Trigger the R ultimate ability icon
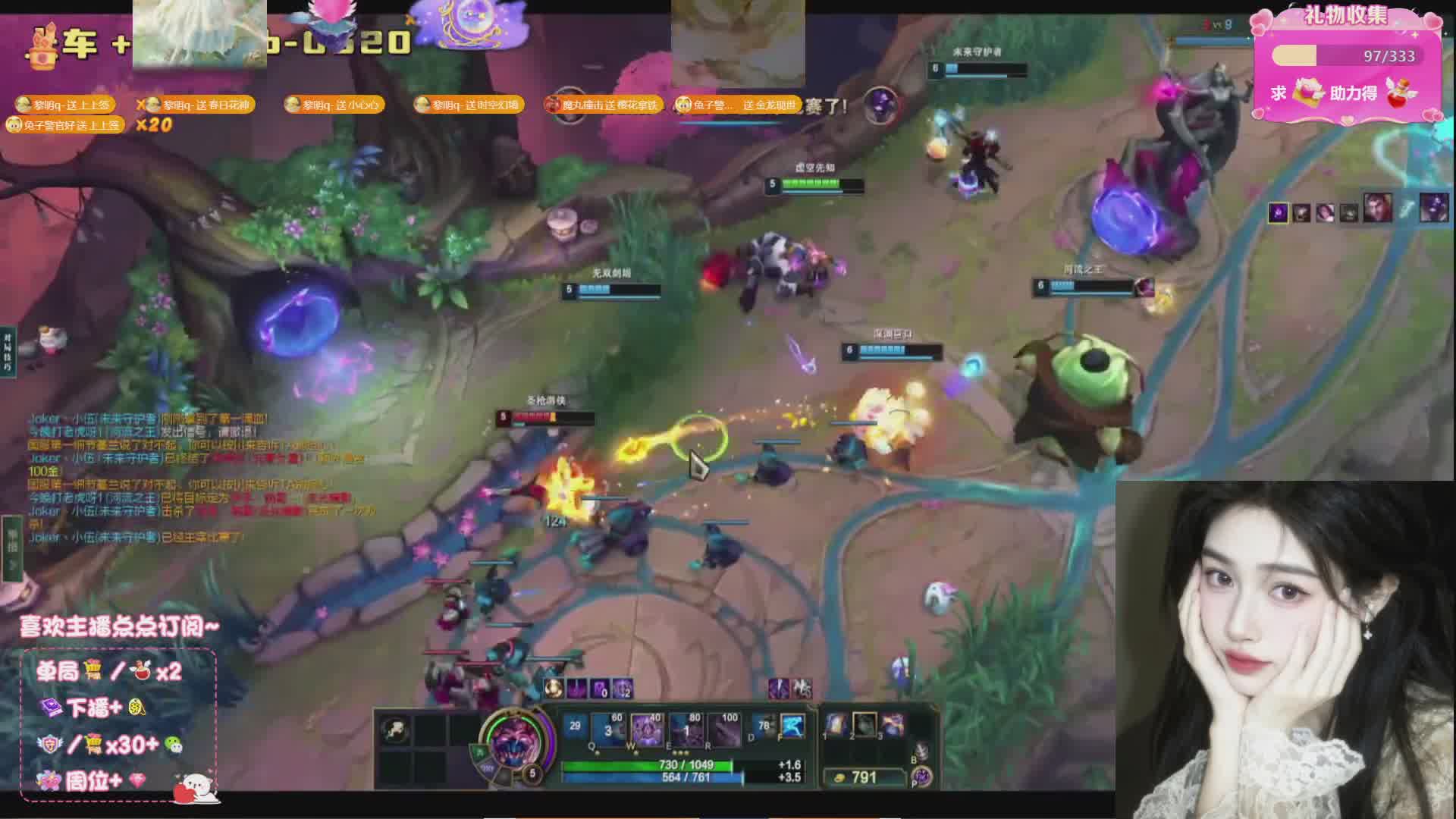The height and width of the screenshot is (819, 1456). (726, 729)
